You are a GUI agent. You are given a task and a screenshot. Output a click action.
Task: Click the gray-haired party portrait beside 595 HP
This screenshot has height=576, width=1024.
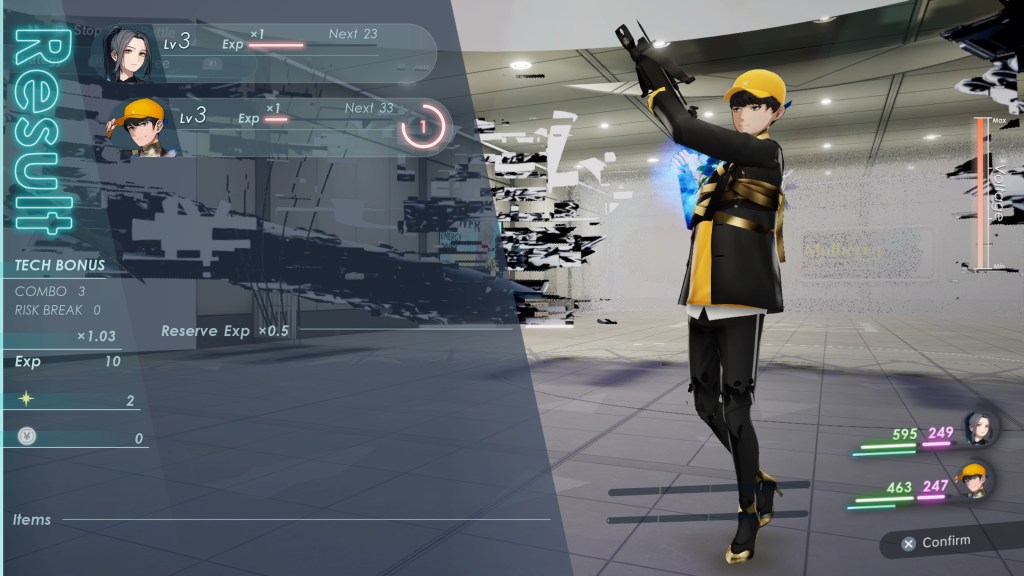point(977,428)
